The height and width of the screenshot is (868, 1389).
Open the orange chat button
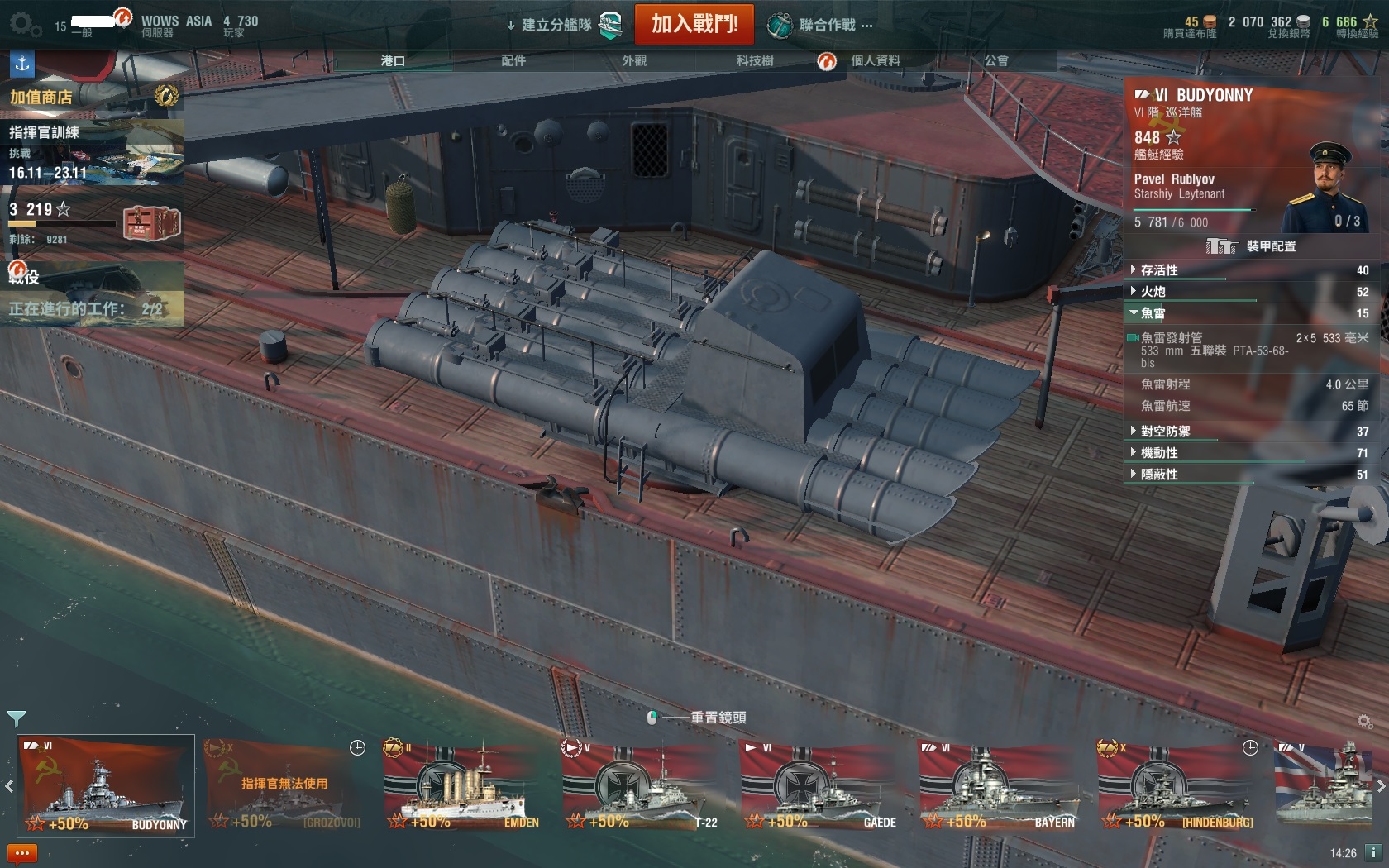21,852
